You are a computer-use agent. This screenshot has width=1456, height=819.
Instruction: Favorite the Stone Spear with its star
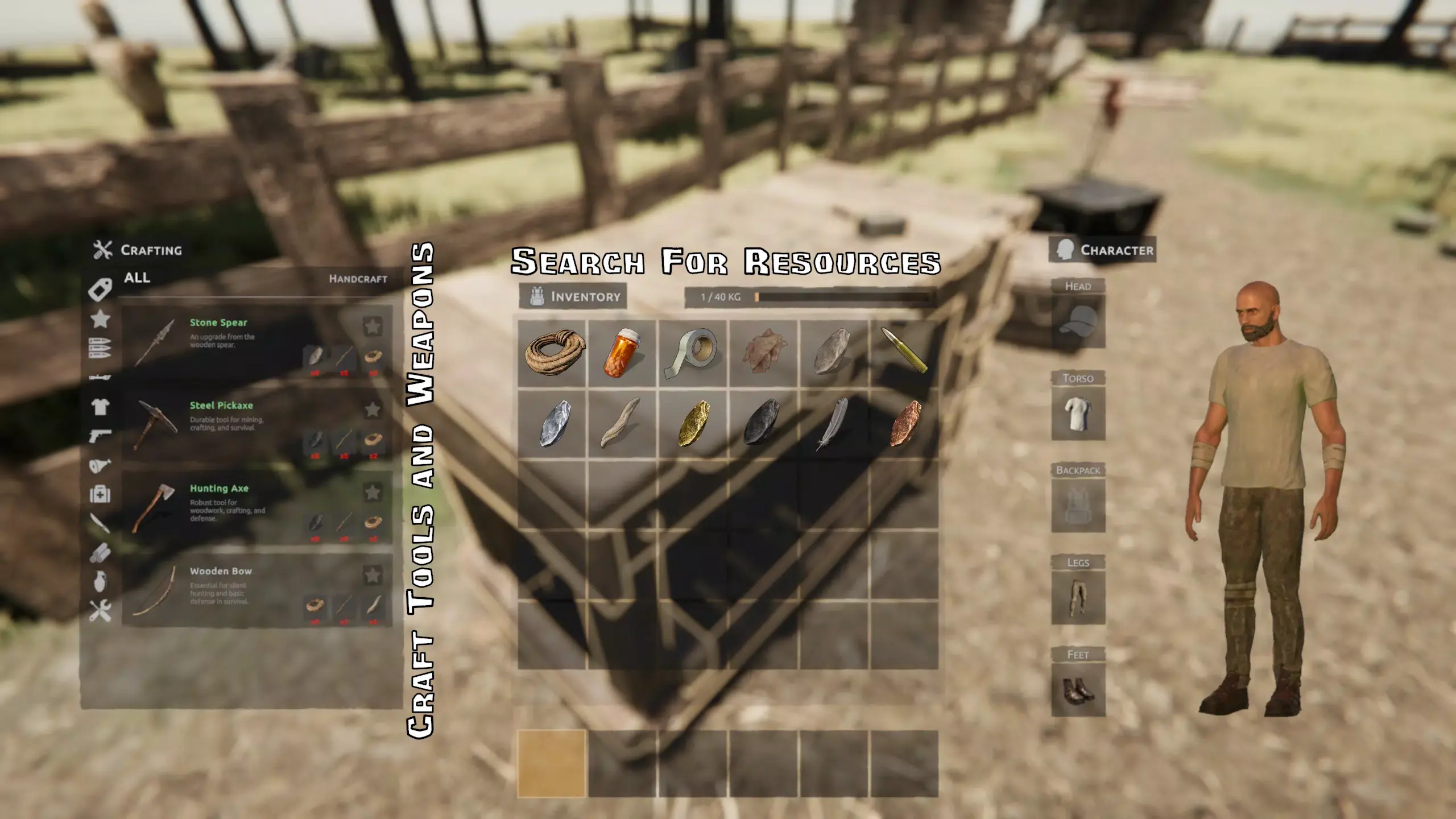(x=373, y=326)
